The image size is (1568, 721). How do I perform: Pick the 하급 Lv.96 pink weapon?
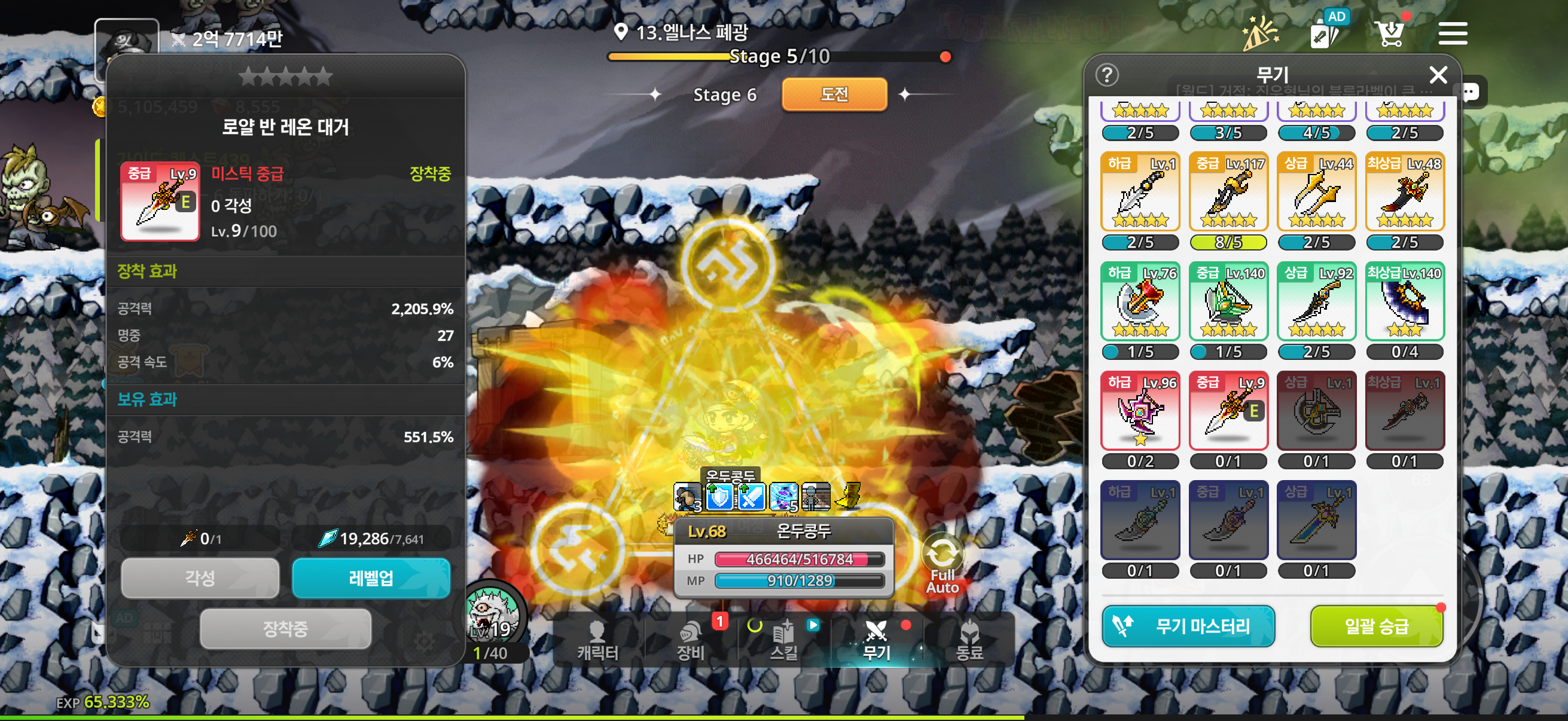[x=1140, y=411]
